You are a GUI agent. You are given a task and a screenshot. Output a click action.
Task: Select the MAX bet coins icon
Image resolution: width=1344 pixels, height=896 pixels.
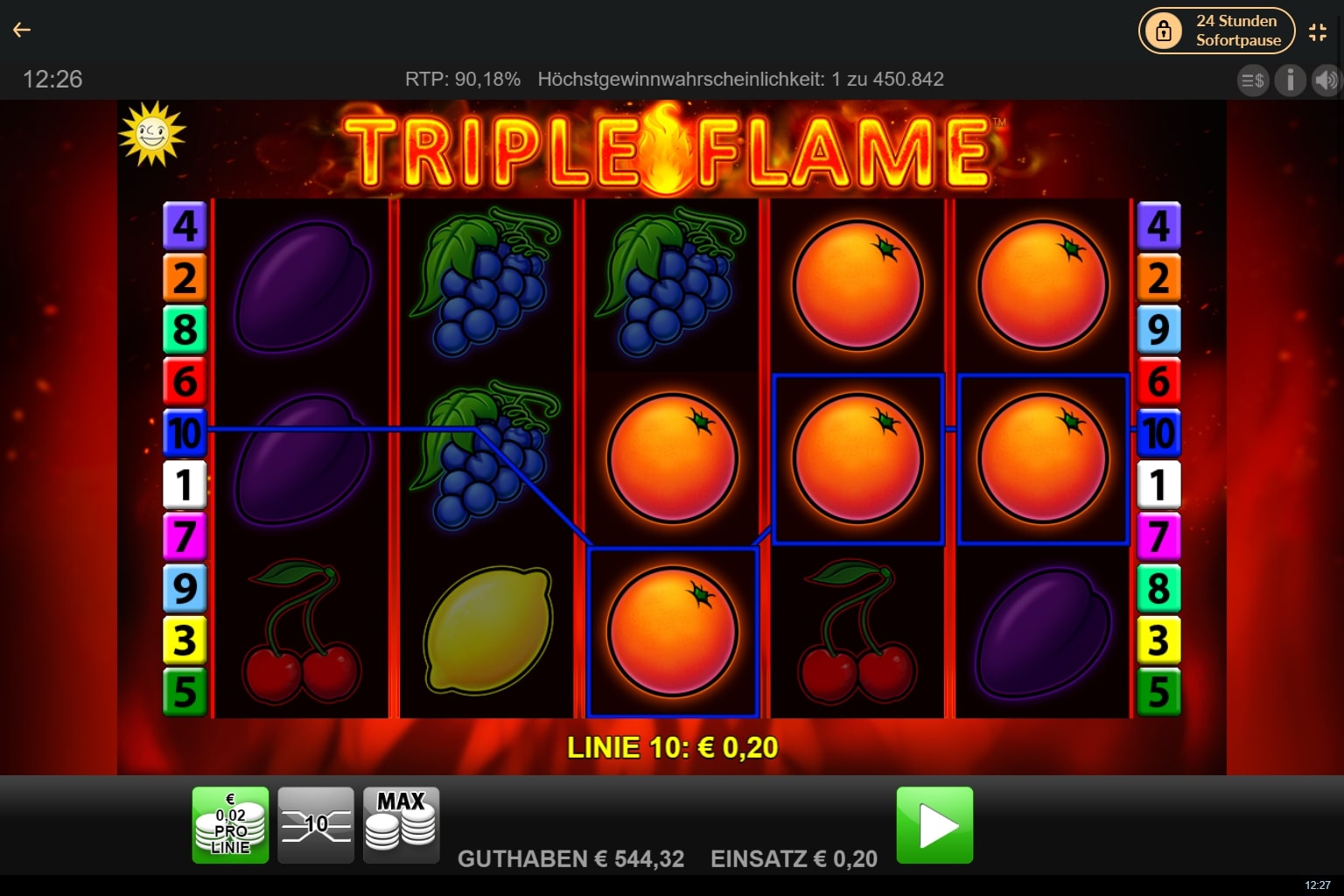click(x=401, y=823)
